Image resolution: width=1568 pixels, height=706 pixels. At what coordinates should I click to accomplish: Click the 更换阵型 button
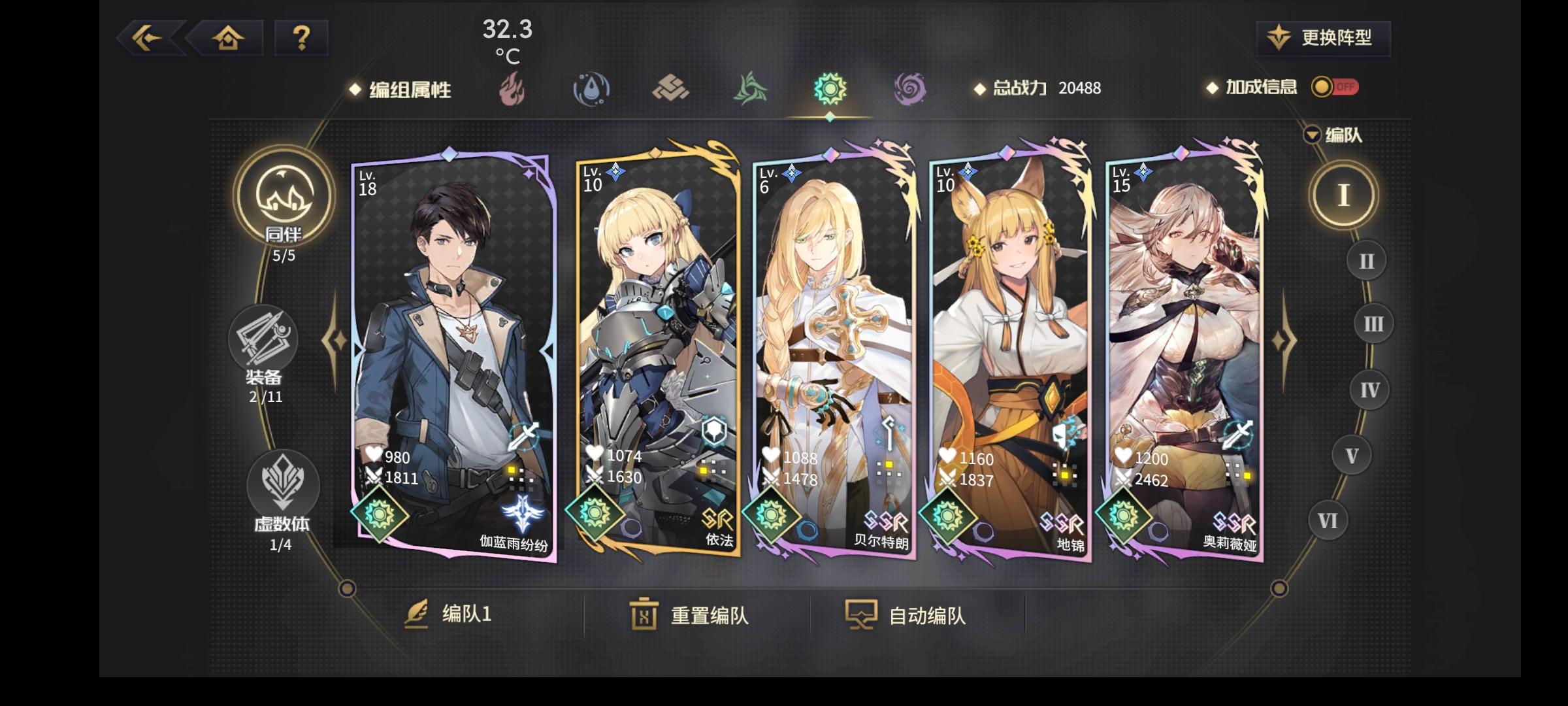coord(1323,38)
